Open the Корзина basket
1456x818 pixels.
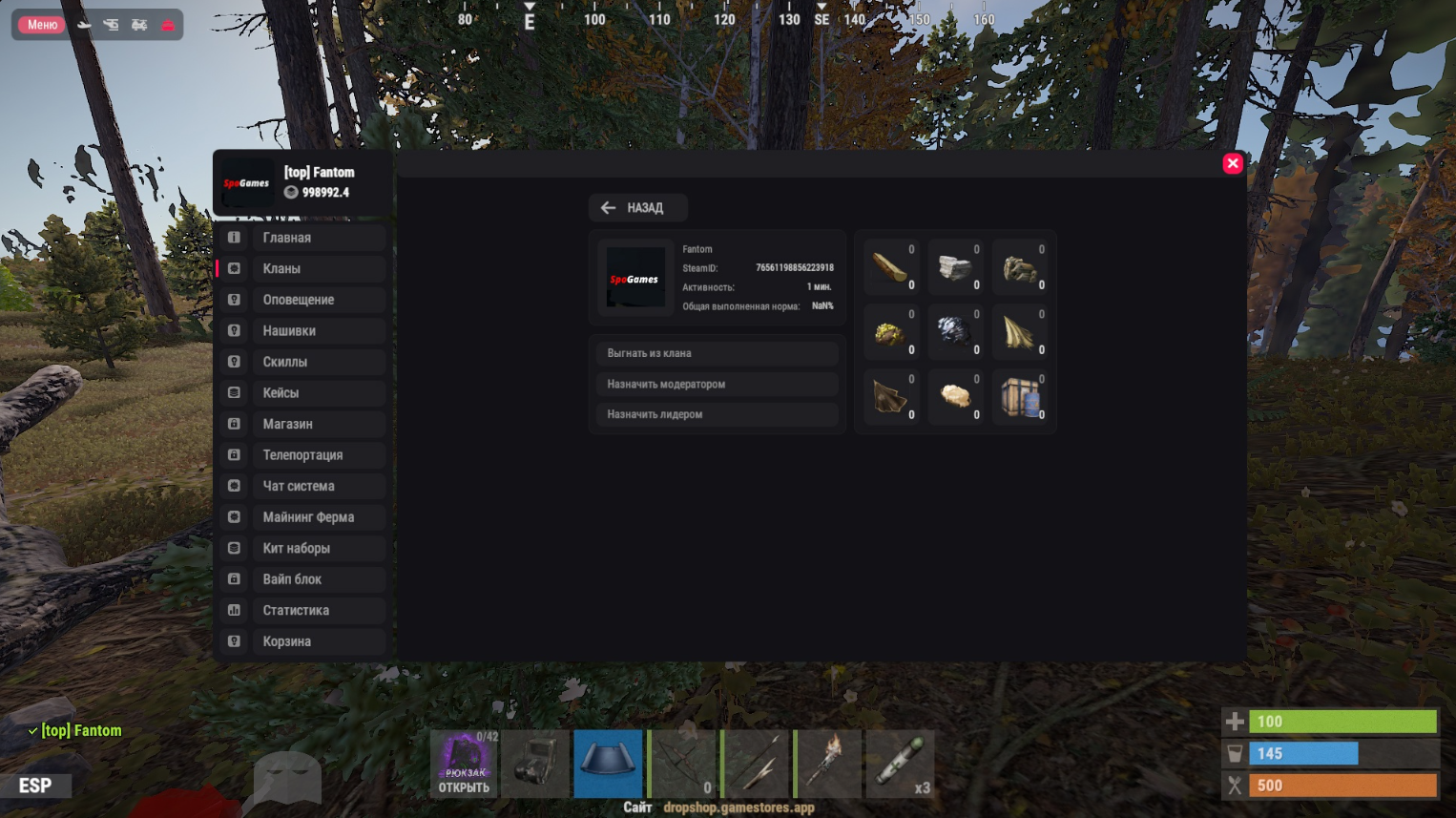point(302,641)
